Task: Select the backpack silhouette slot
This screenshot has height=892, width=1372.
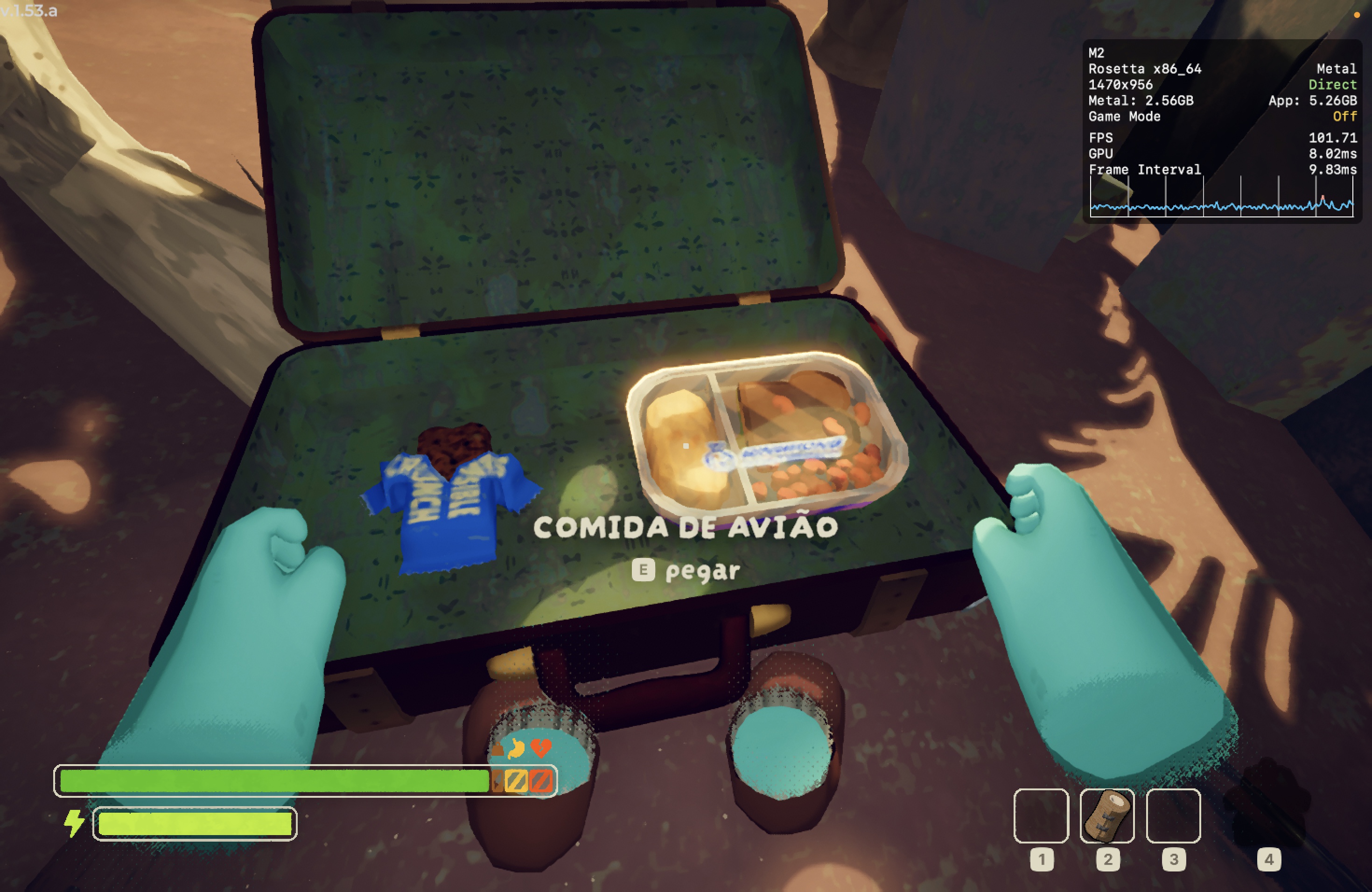Action: click(x=1267, y=804)
